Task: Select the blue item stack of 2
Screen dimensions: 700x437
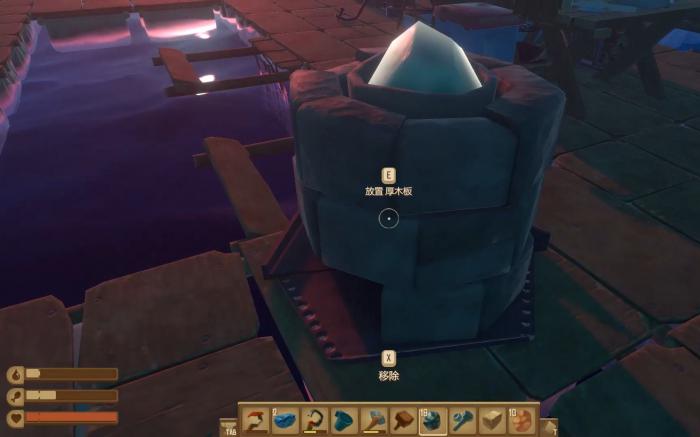Action: tap(285, 421)
